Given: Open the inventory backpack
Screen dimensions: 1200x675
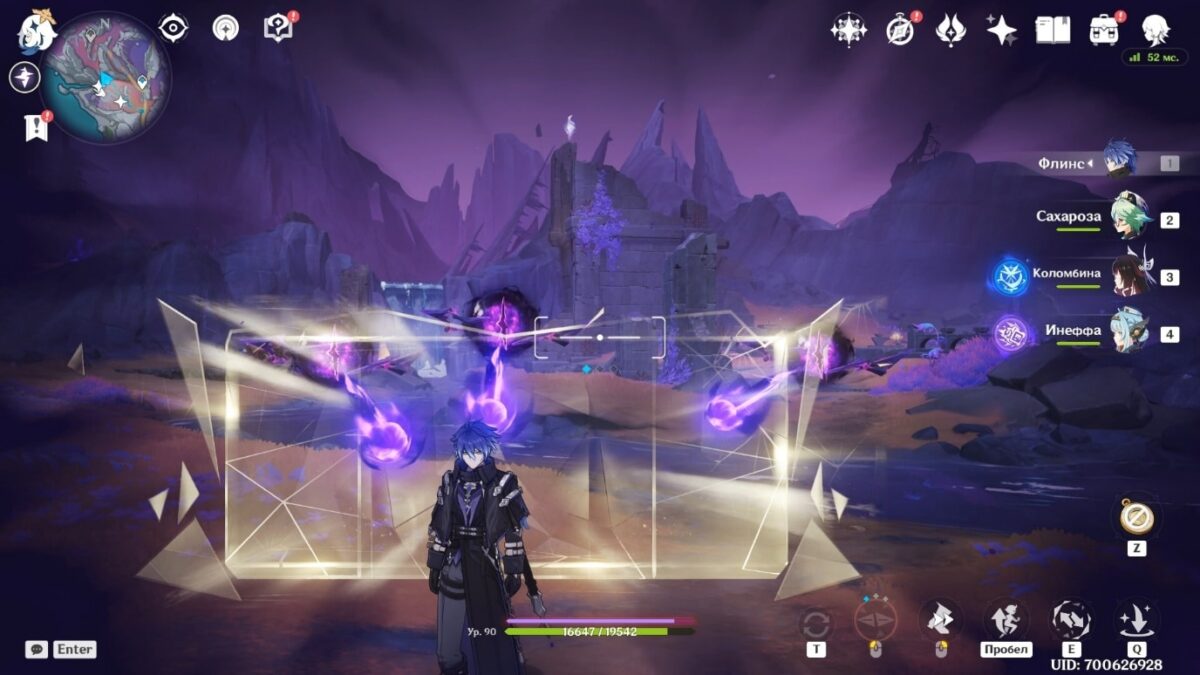Looking at the screenshot, I should tap(1104, 30).
